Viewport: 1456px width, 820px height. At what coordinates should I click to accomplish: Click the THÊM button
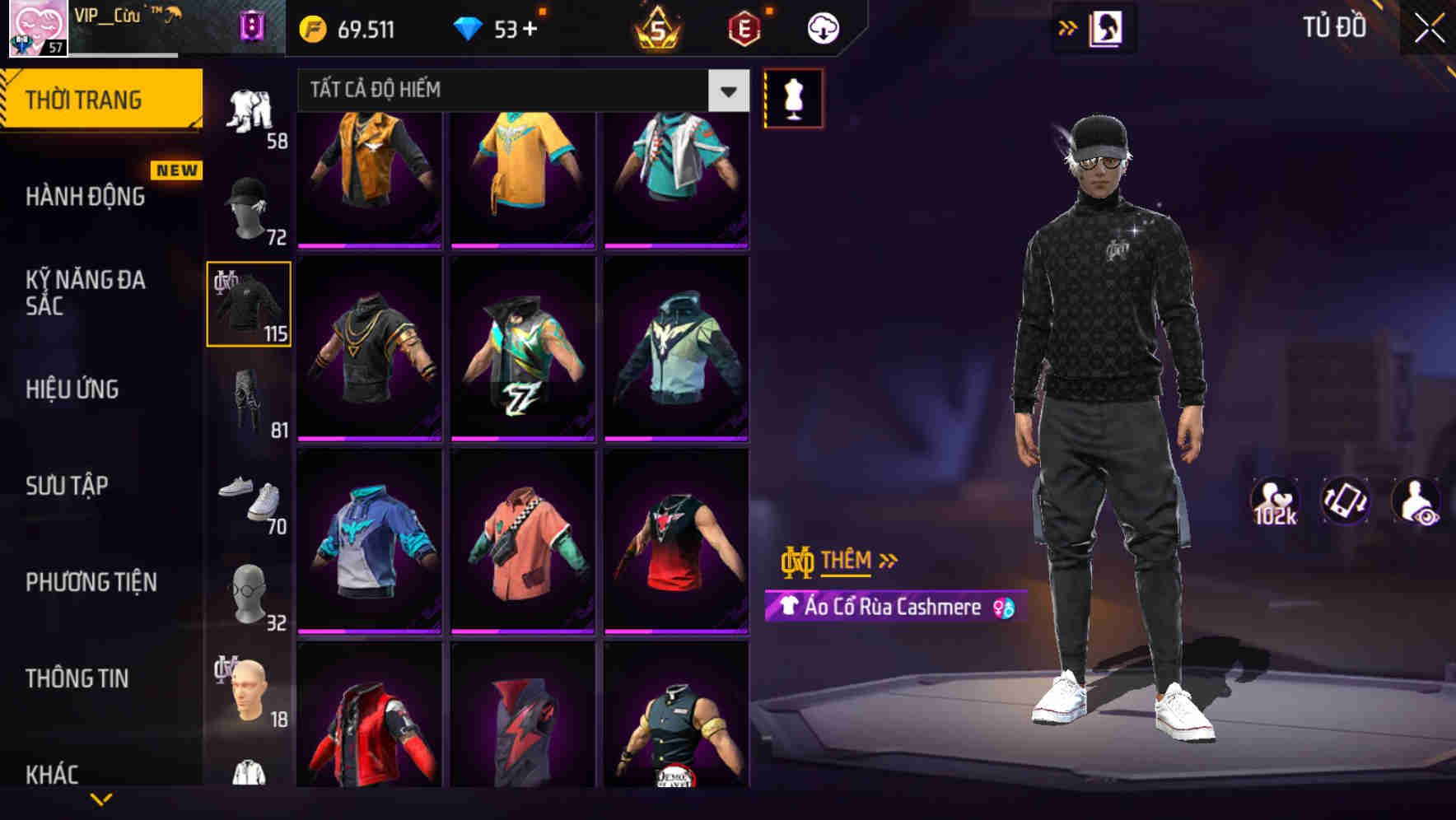[x=848, y=561]
